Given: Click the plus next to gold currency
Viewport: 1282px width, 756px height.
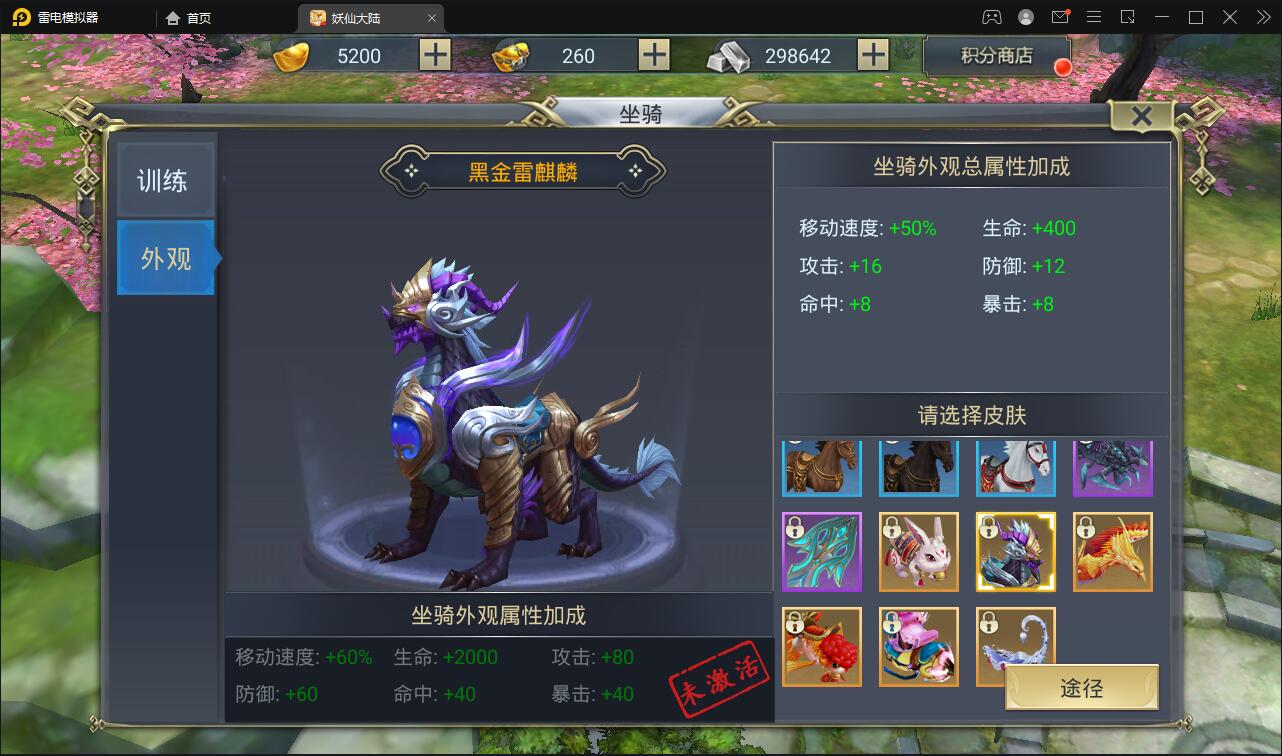Looking at the screenshot, I should click(x=434, y=55).
